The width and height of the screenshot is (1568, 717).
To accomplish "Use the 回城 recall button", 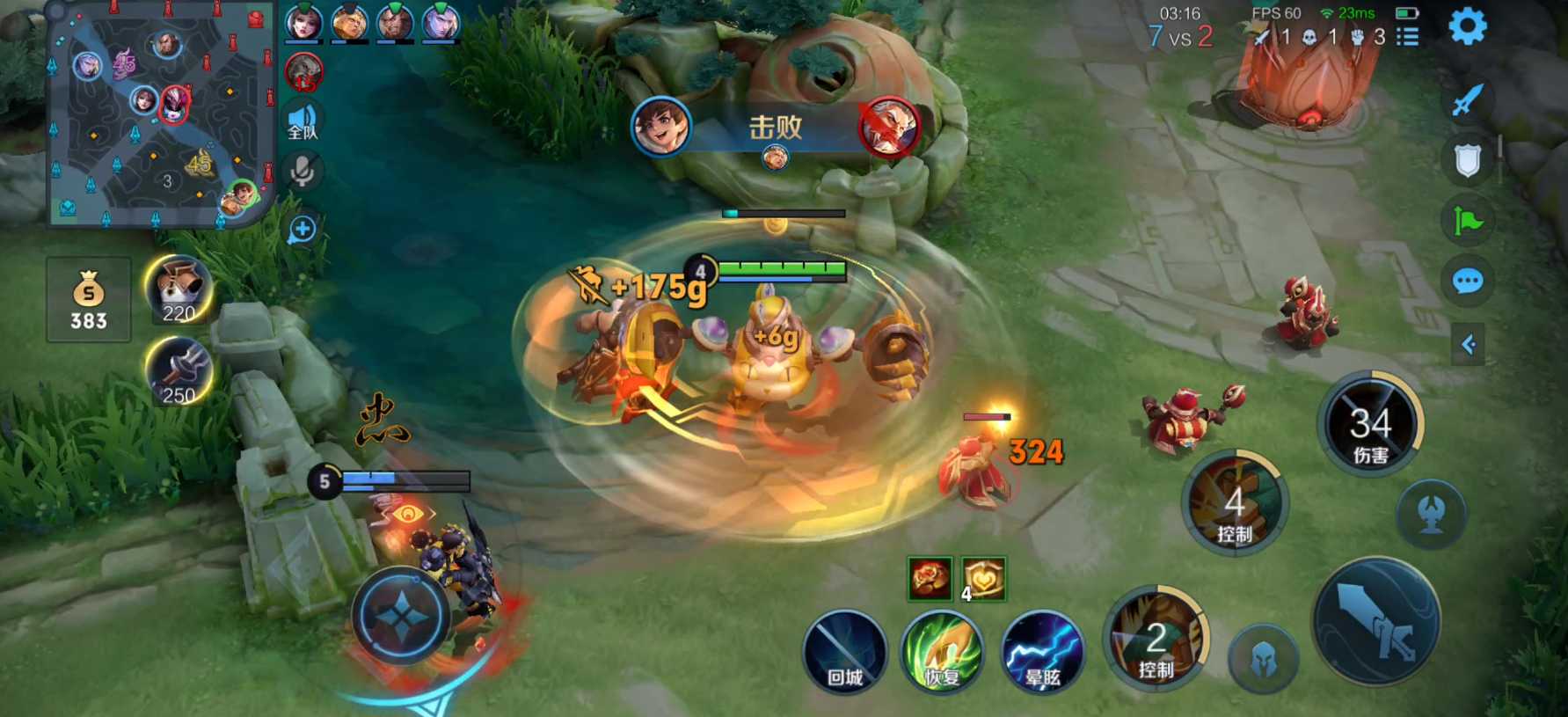I will coord(845,652).
